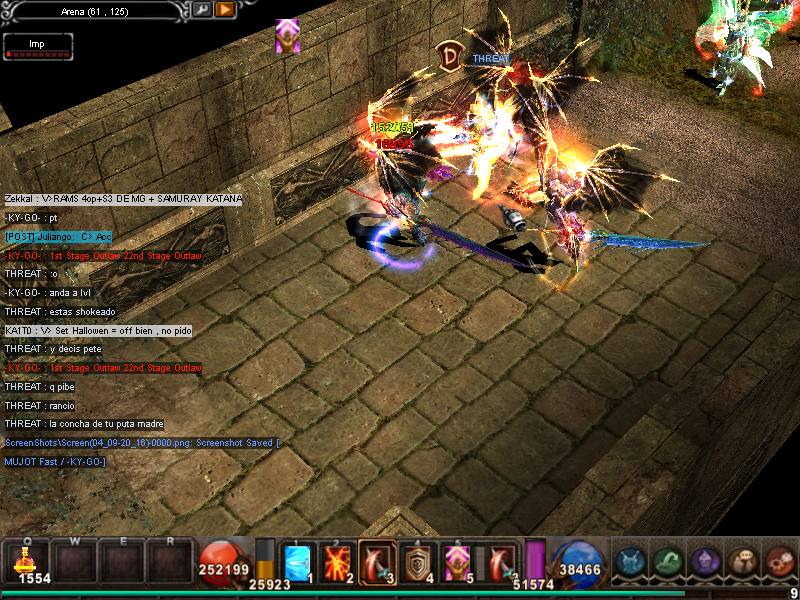Open the red gear system menu icon
Screen dimensions: 800x600
779,562
